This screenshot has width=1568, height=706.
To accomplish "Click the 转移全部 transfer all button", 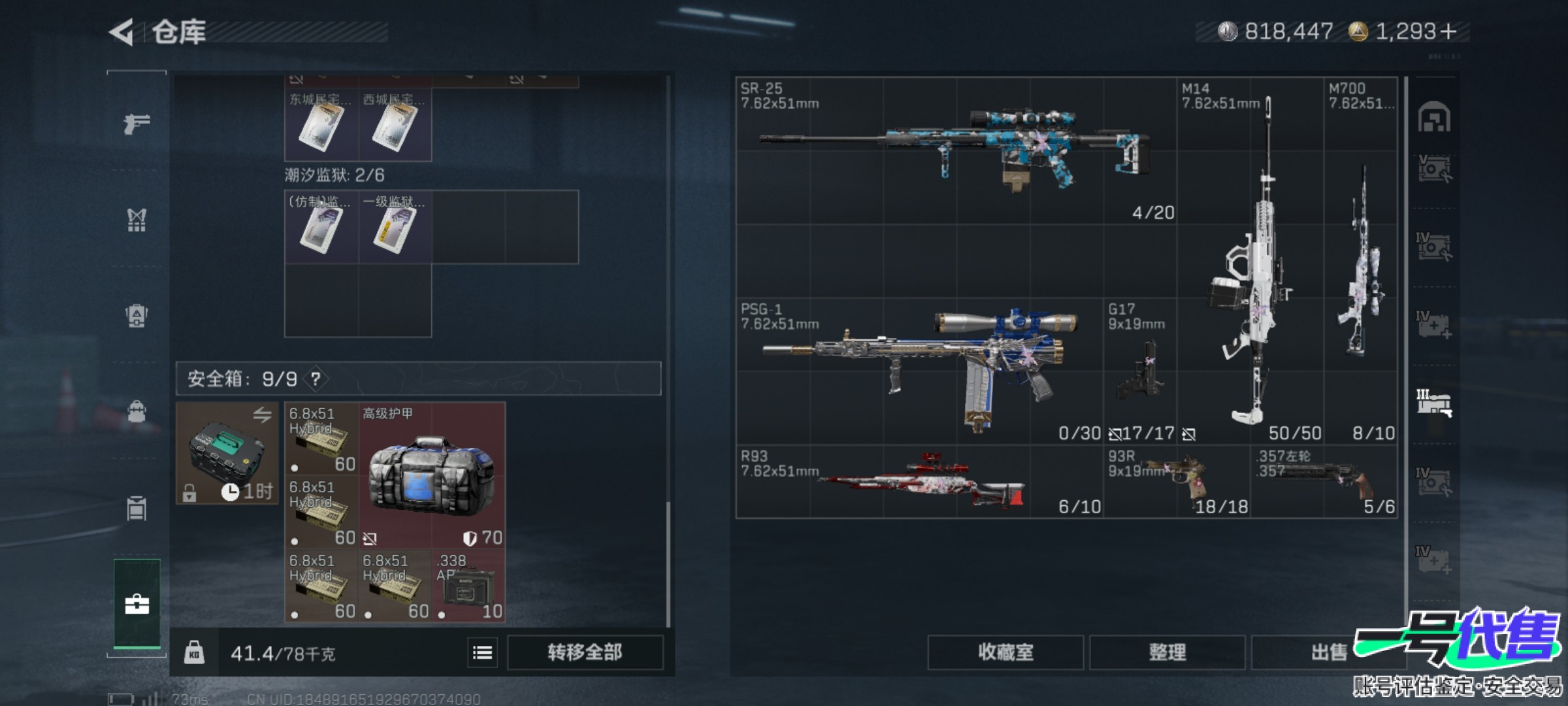I will click(585, 652).
